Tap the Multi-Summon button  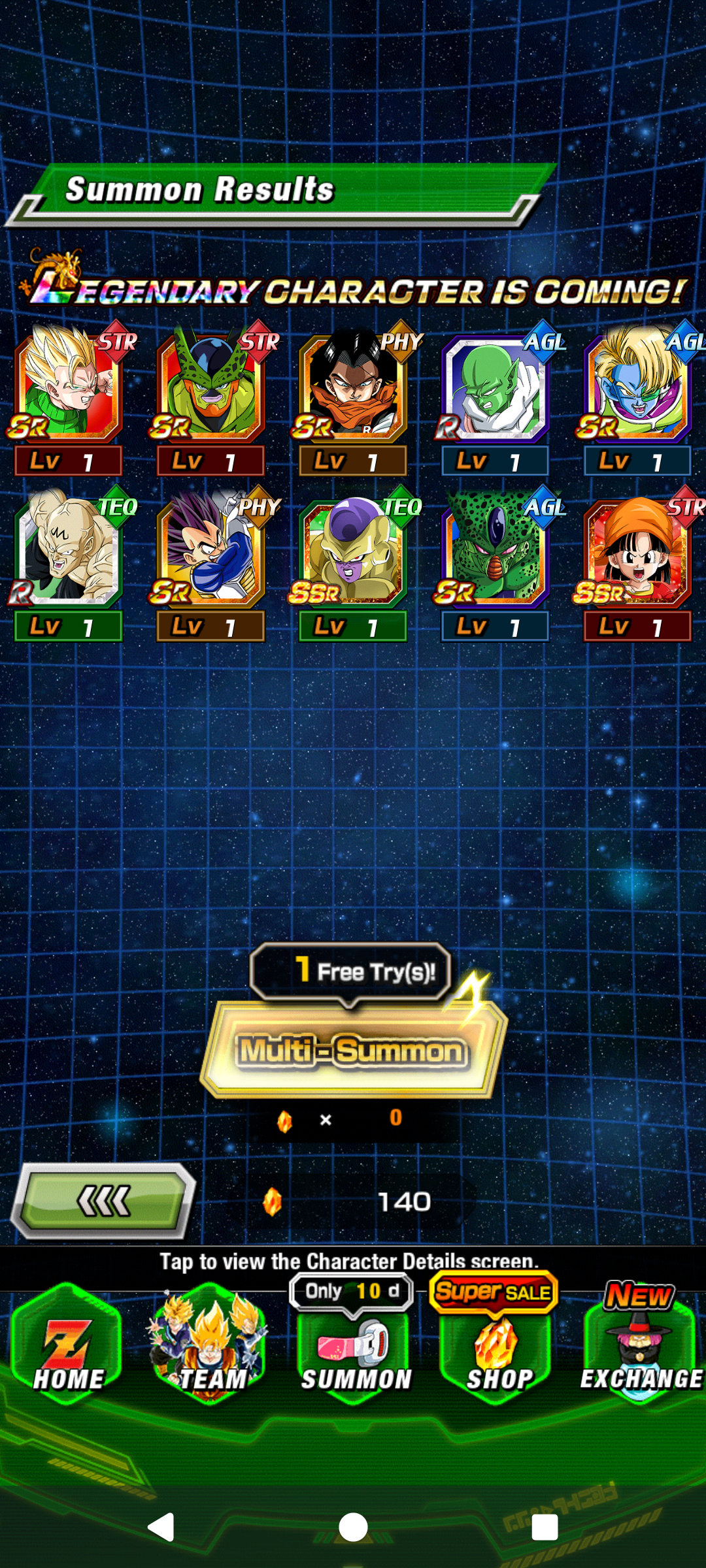353,1050
